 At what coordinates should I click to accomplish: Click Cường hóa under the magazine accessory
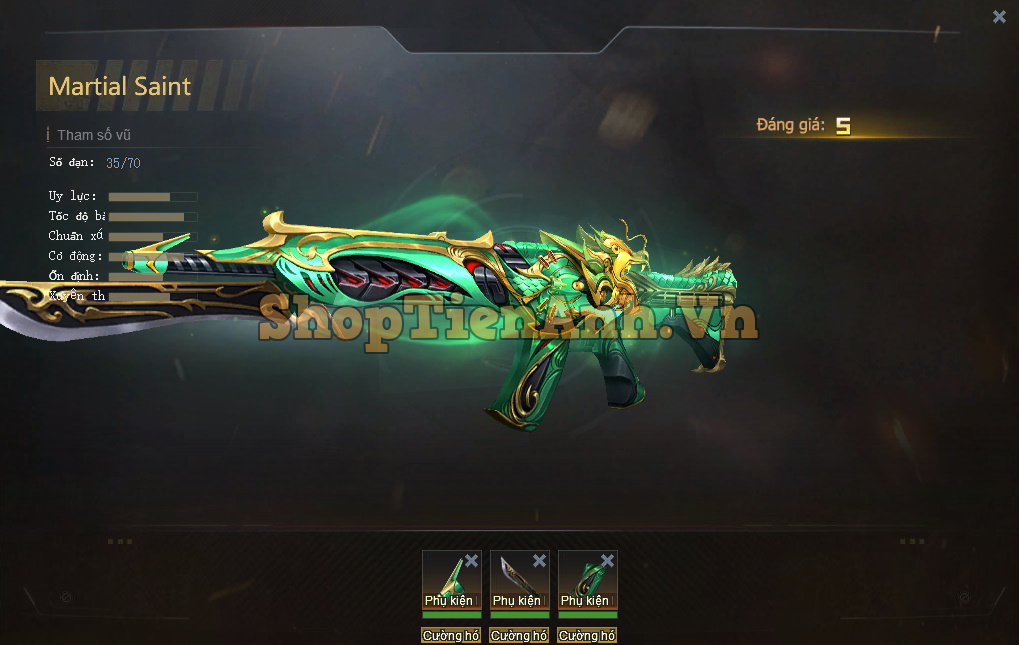tap(587, 635)
